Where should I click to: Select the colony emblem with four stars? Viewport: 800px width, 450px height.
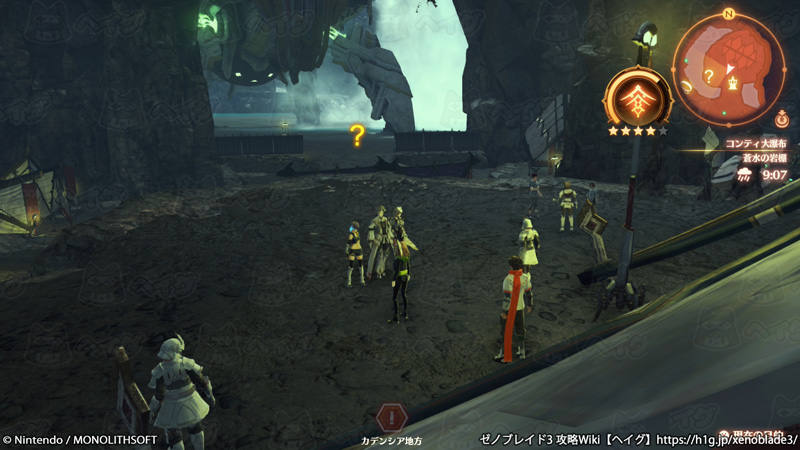click(637, 100)
